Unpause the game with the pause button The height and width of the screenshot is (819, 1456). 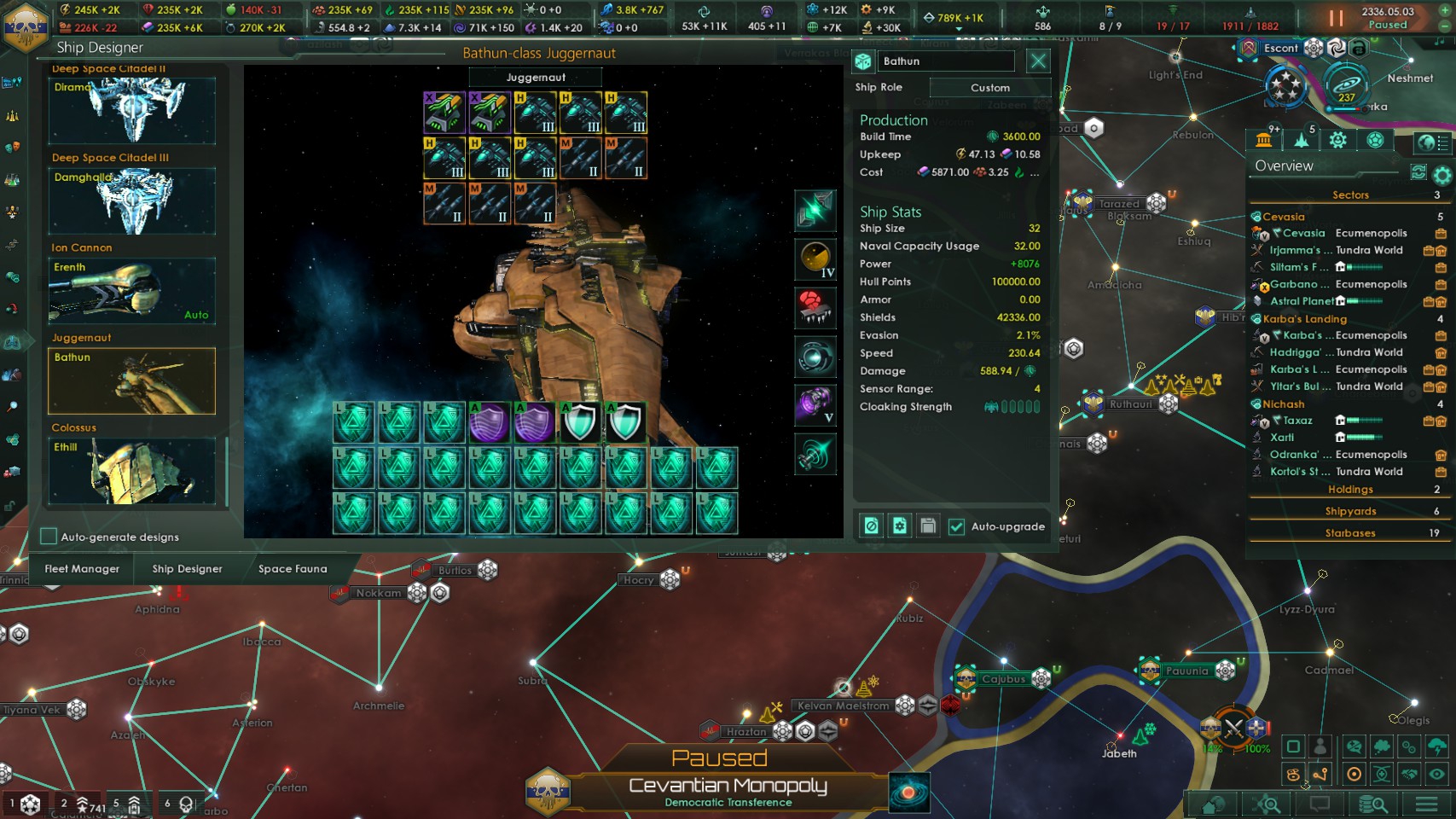click(1336, 18)
